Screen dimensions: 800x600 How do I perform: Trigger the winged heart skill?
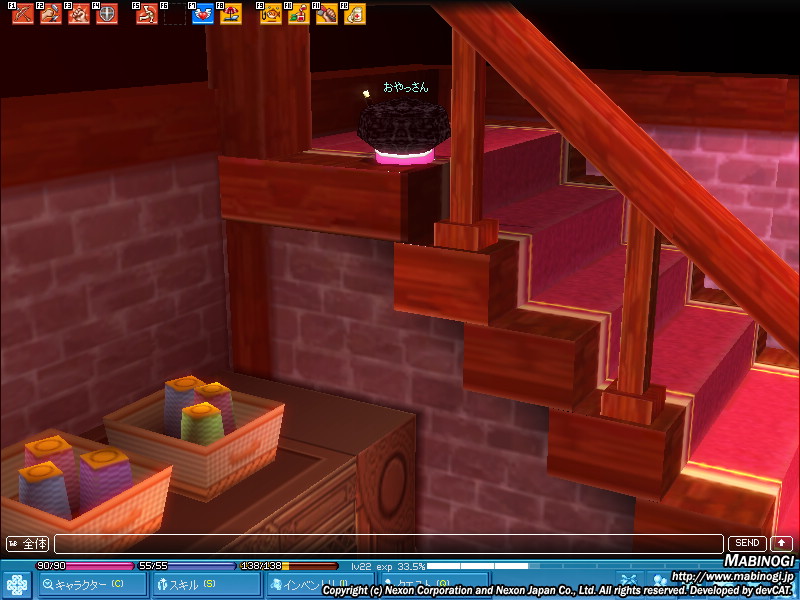pos(202,15)
